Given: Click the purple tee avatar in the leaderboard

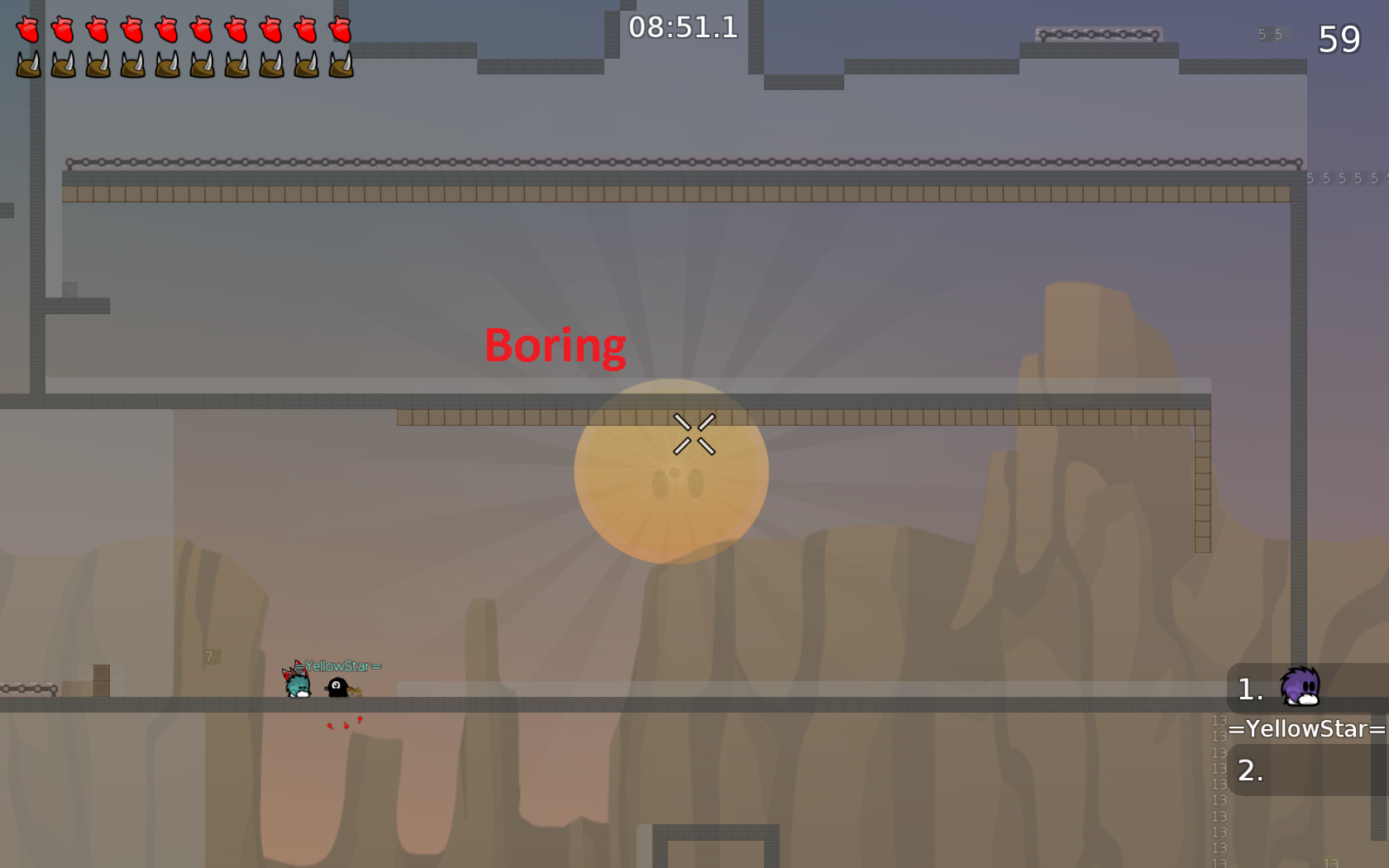Looking at the screenshot, I should coord(1301,688).
